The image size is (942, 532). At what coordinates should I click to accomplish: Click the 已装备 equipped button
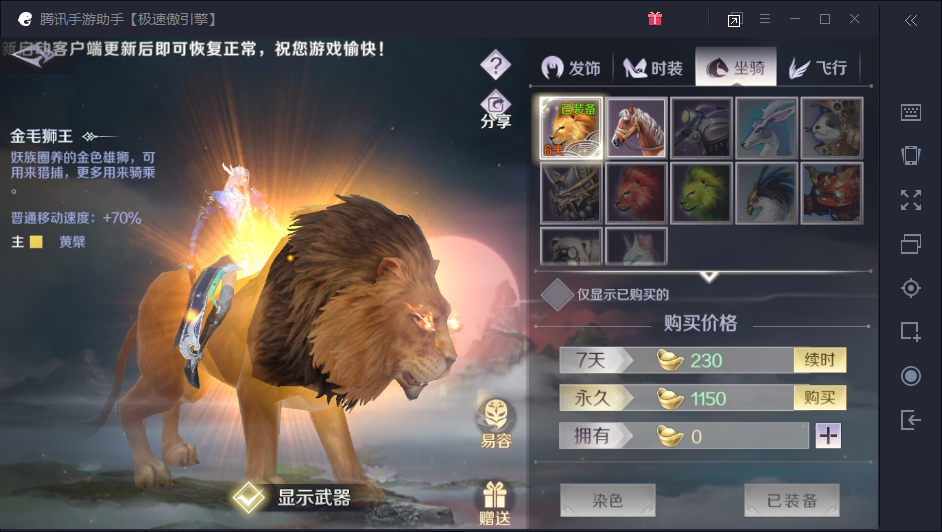(792, 500)
